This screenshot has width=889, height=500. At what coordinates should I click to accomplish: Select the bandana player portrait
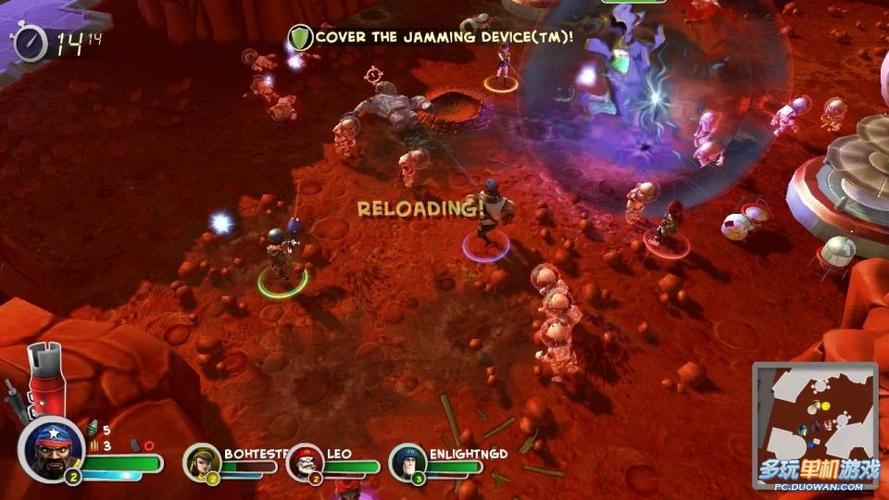[51, 448]
